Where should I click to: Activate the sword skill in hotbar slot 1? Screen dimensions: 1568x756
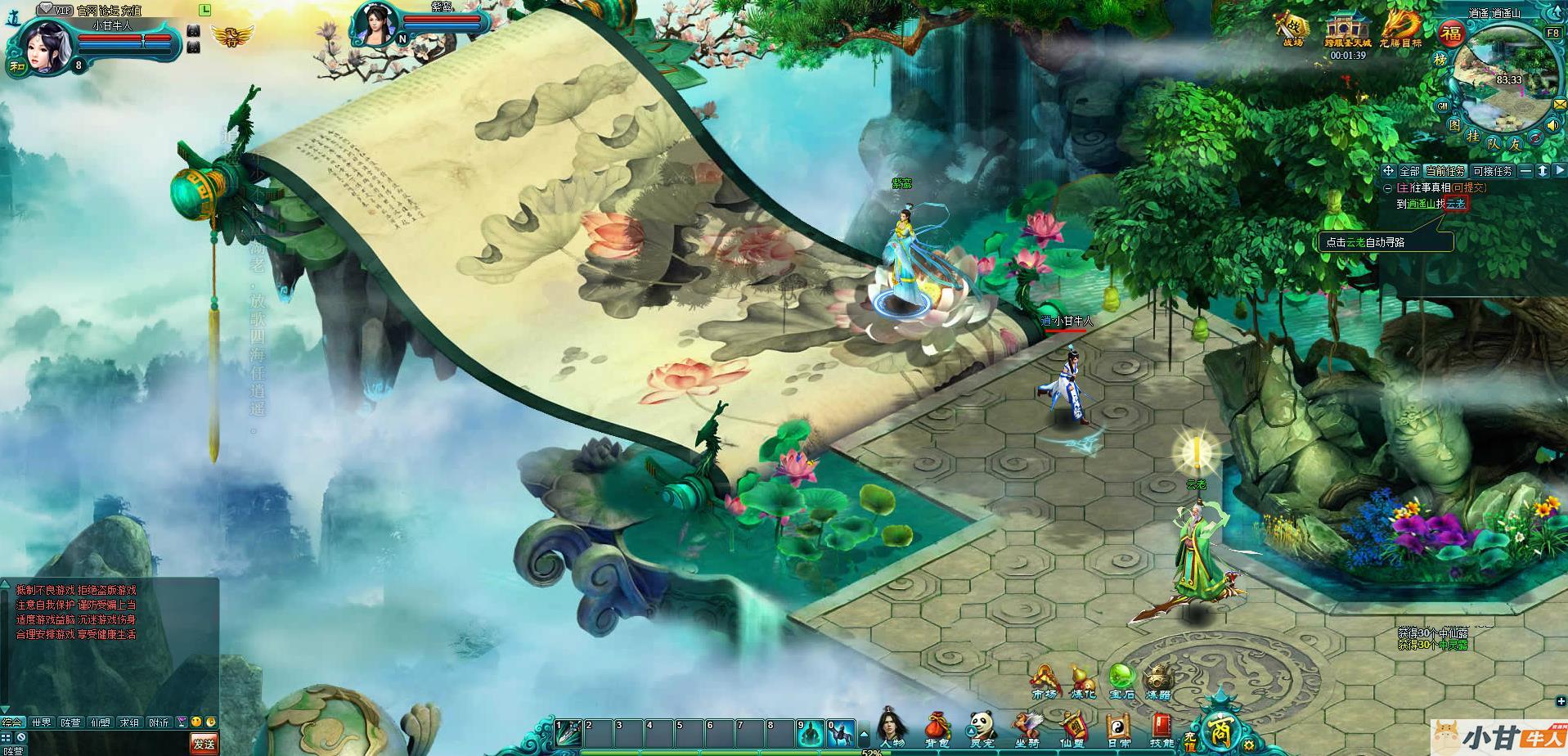pyautogui.click(x=567, y=731)
